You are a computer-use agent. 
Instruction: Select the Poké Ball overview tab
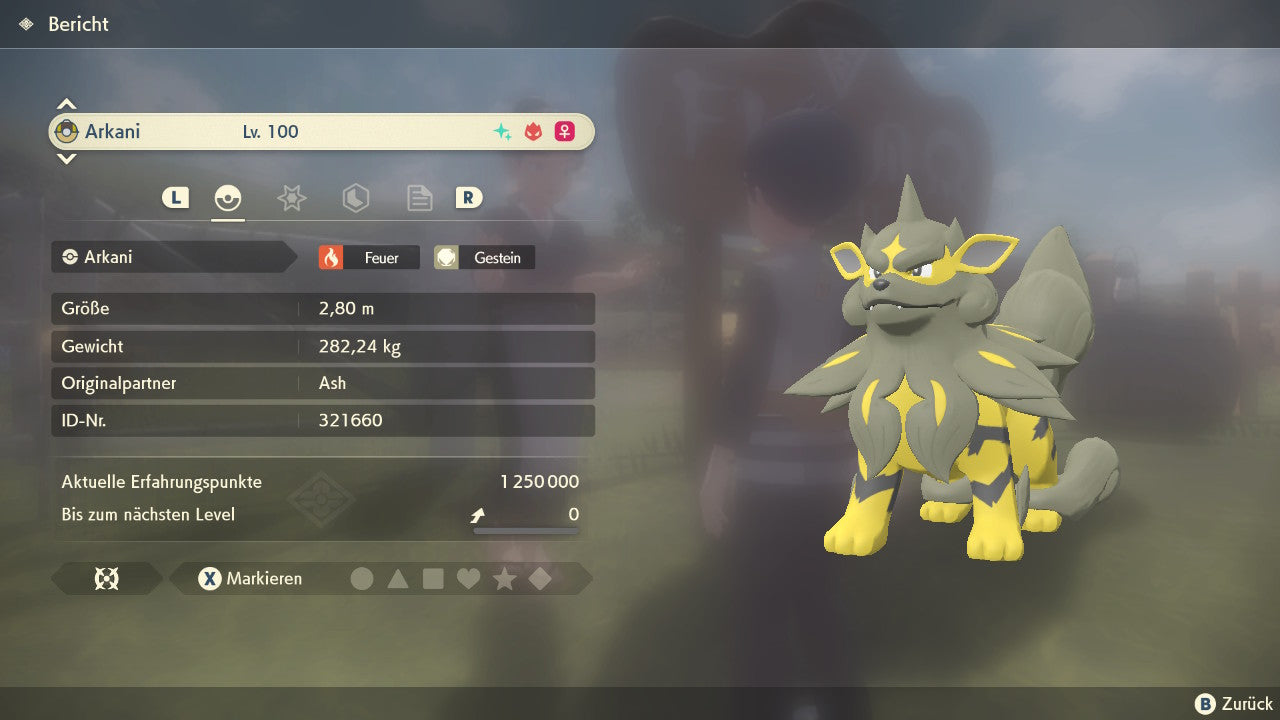(228, 198)
